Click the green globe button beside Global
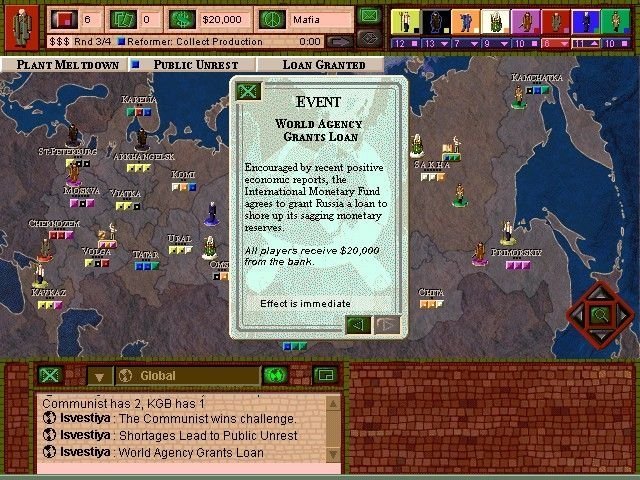 [x=276, y=376]
